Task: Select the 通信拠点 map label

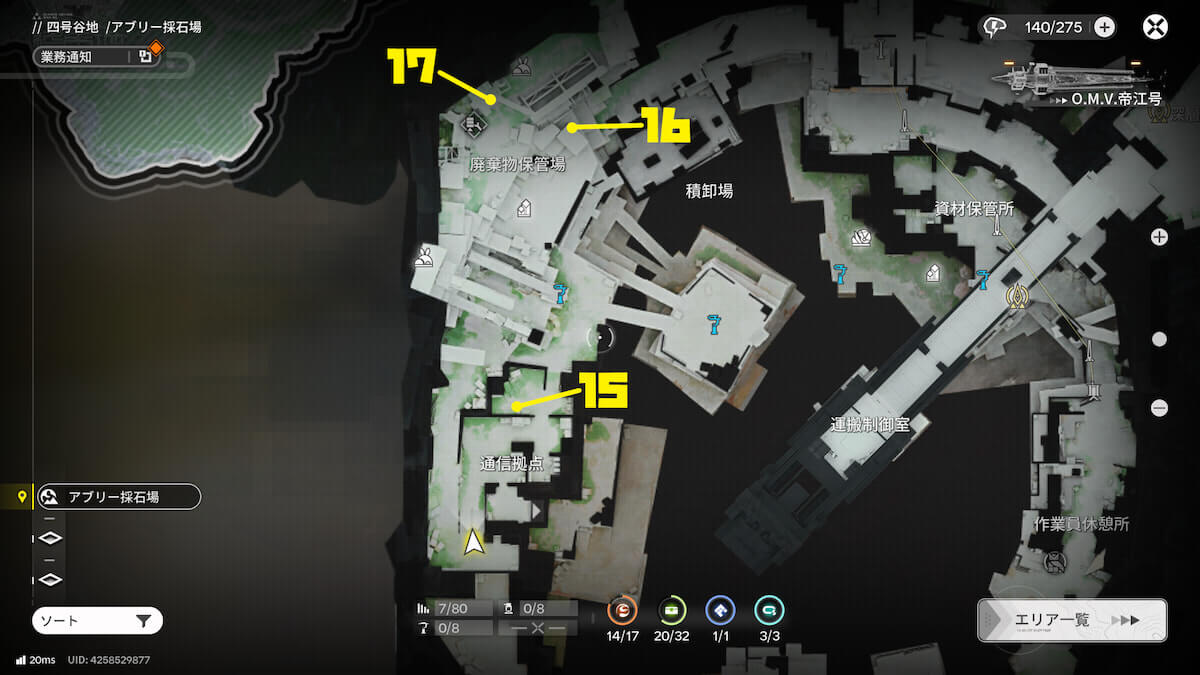Action: pos(511,464)
